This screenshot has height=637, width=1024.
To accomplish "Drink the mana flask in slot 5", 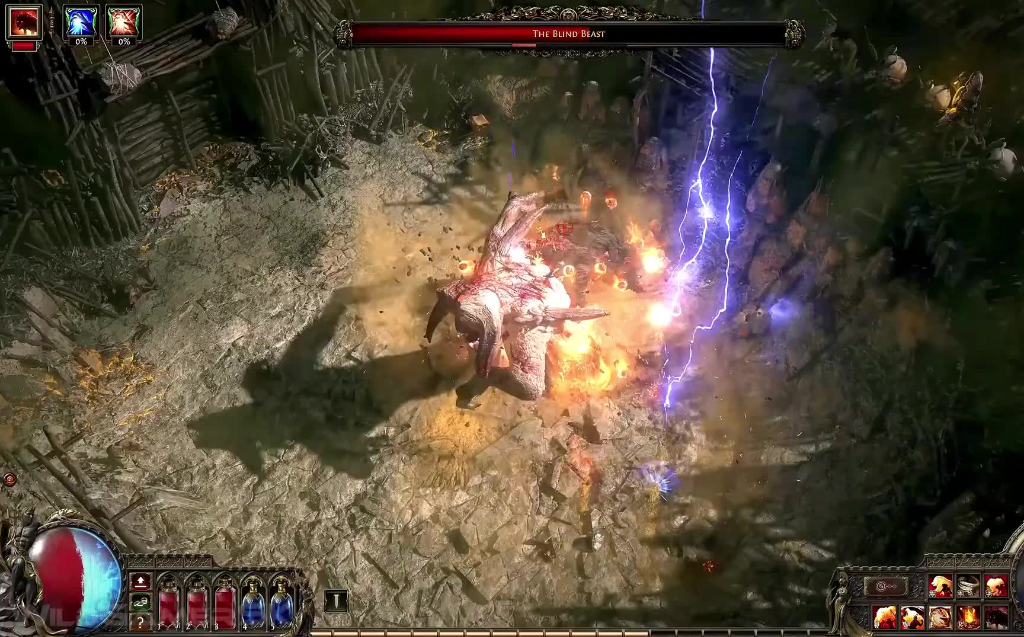I will pos(281,606).
